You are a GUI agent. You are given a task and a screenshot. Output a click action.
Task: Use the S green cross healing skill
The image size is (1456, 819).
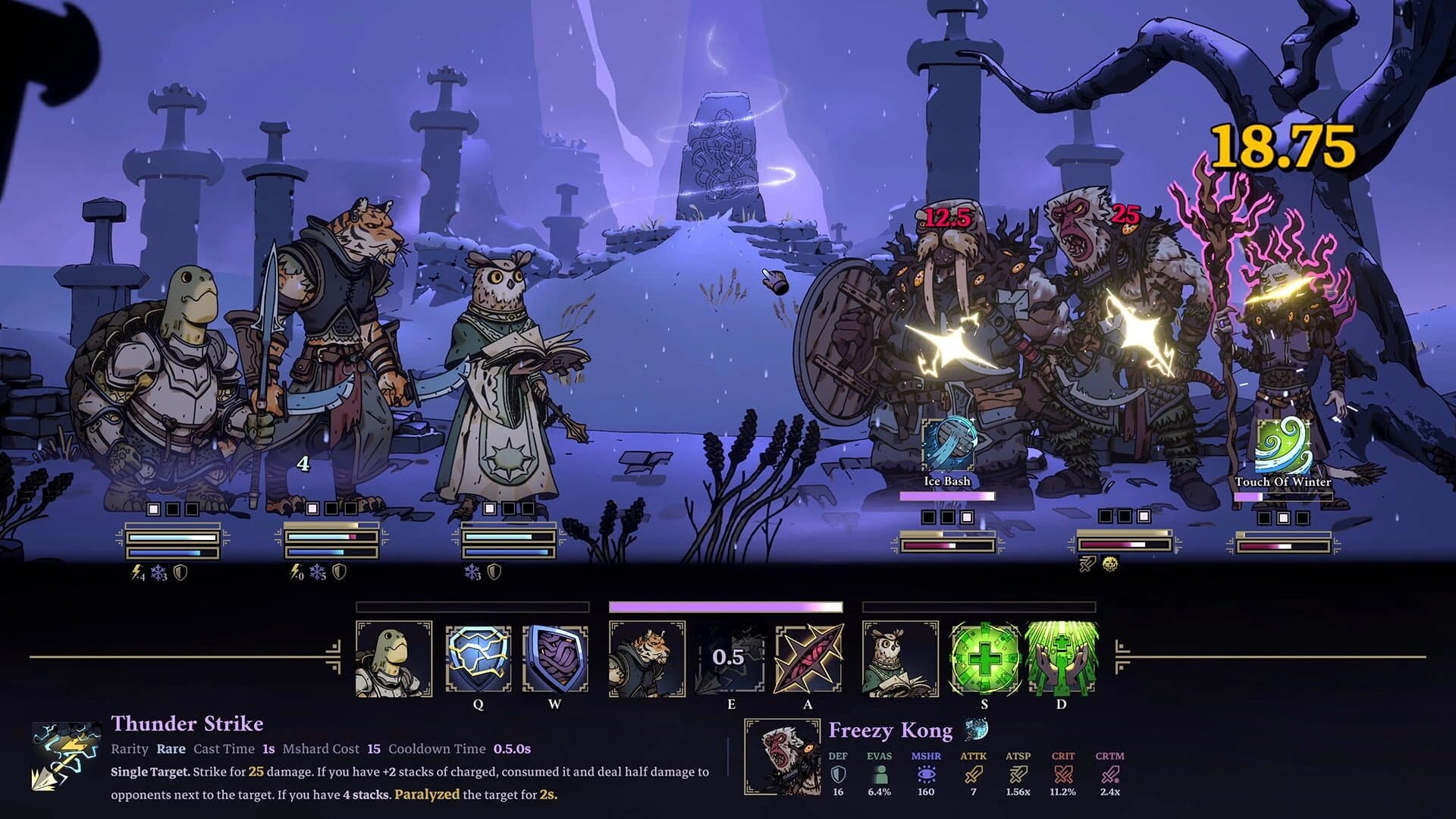[985, 659]
